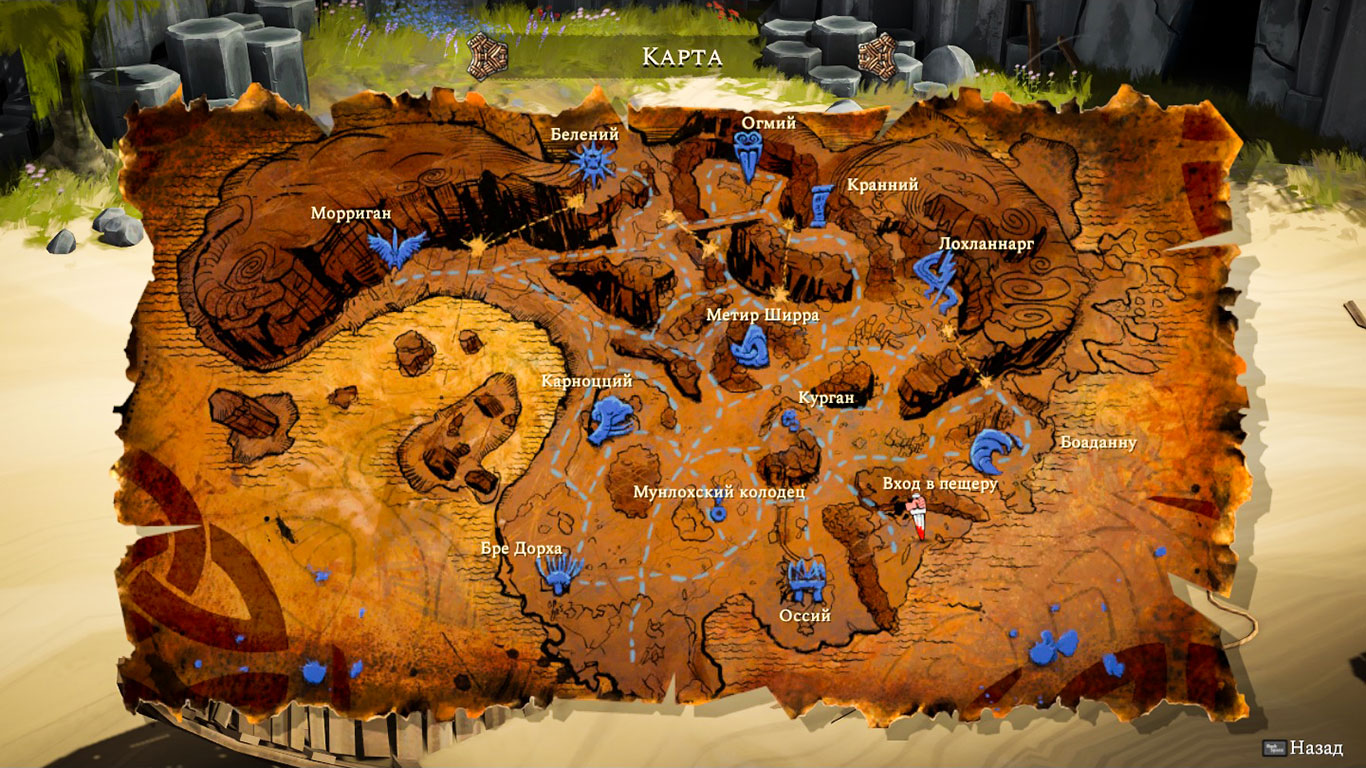This screenshot has width=1366, height=768.
Task: Select the Морриган winged marker
Action: (396, 246)
